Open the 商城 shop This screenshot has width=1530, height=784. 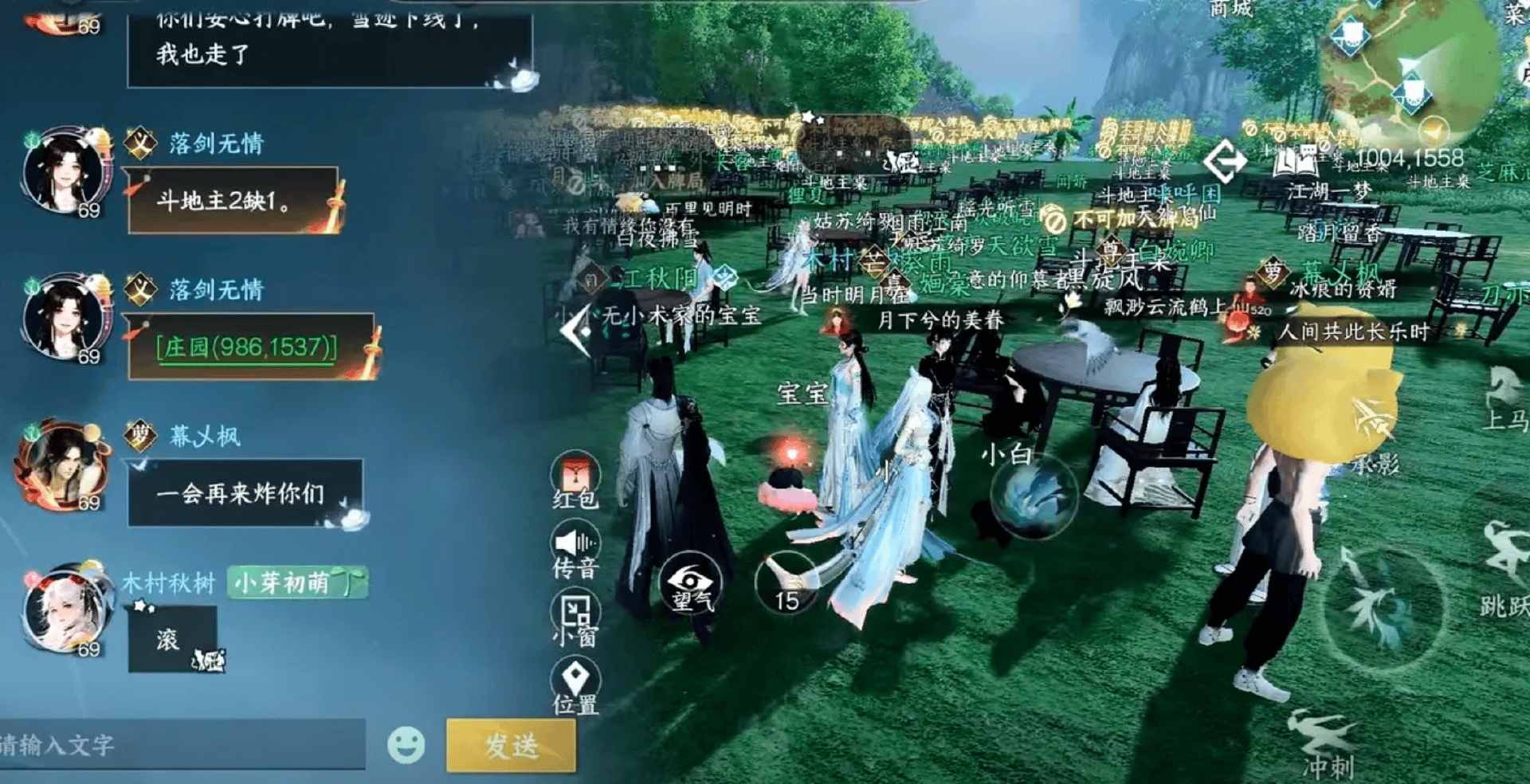tap(1231, 10)
